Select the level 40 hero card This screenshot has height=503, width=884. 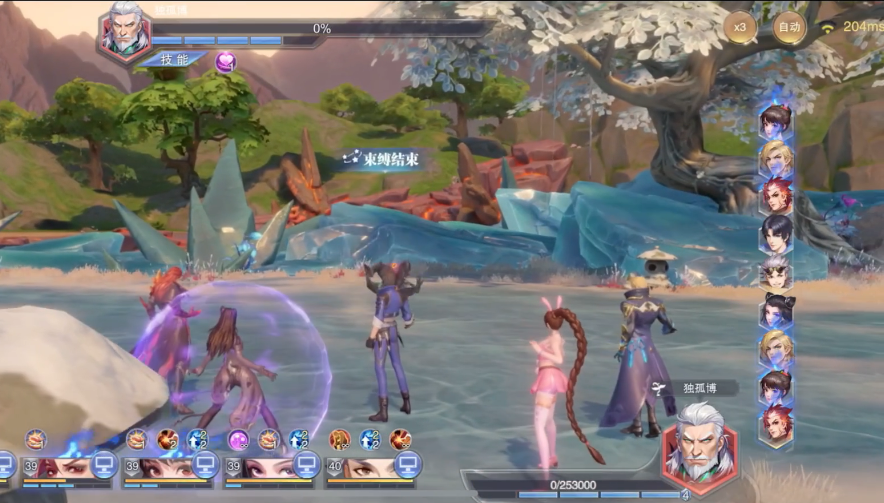tap(368, 466)
